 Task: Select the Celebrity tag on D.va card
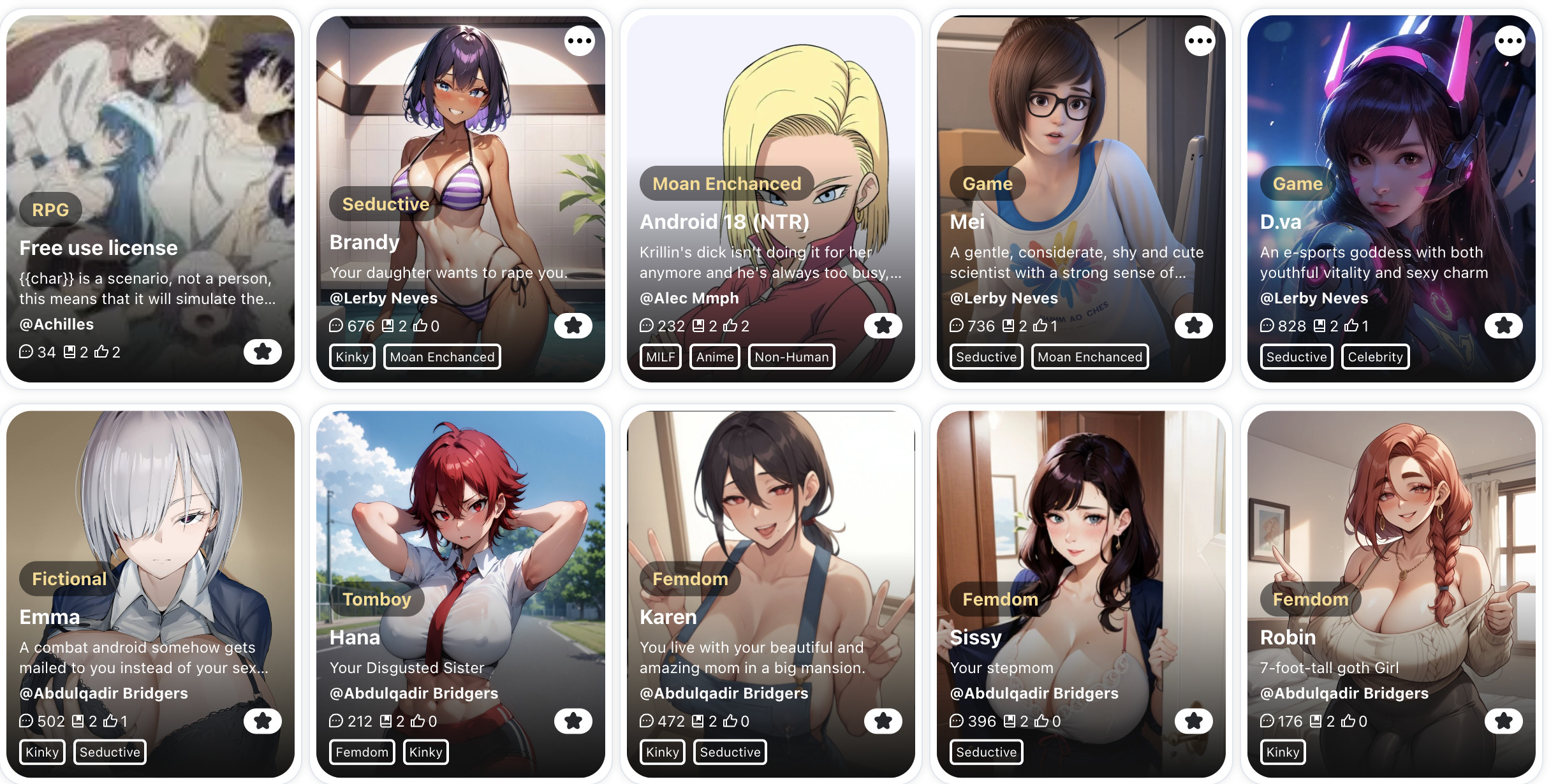(x=1375, y=357)
